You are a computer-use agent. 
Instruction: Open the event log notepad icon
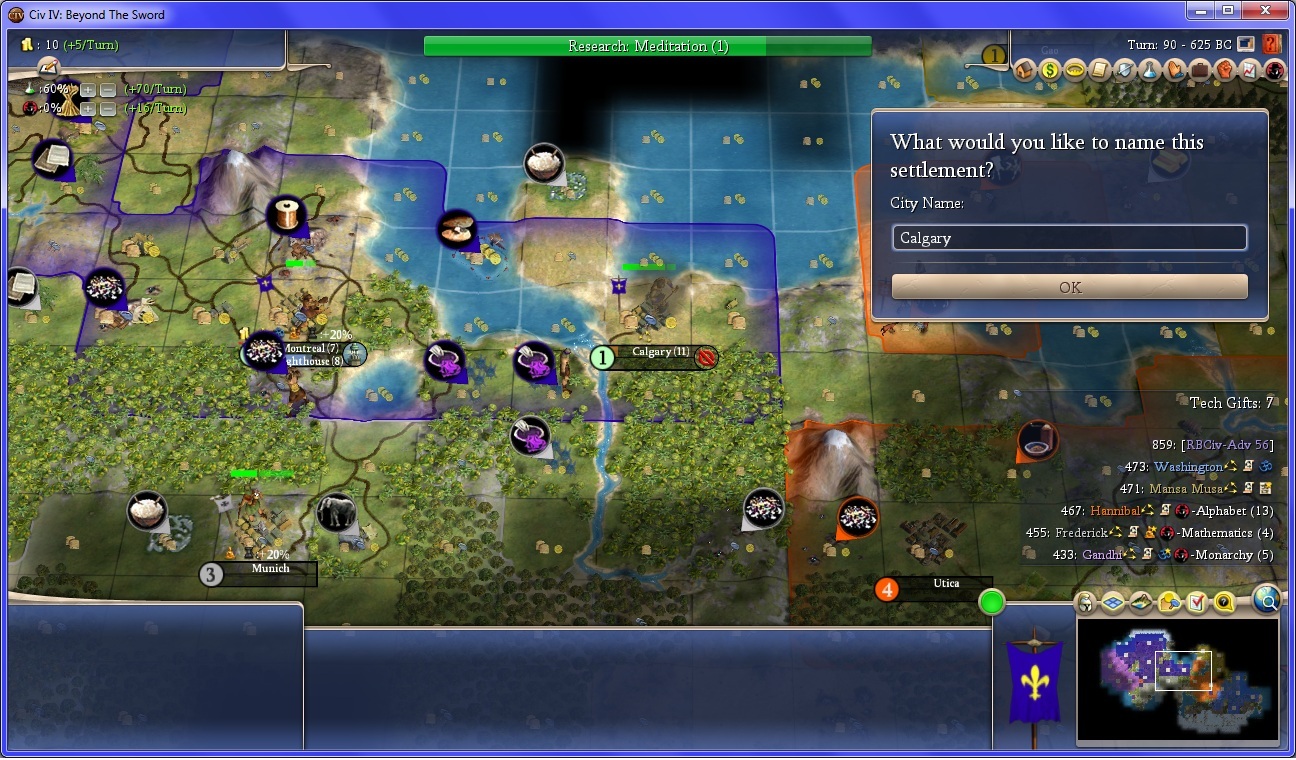(x=48, y=67)
